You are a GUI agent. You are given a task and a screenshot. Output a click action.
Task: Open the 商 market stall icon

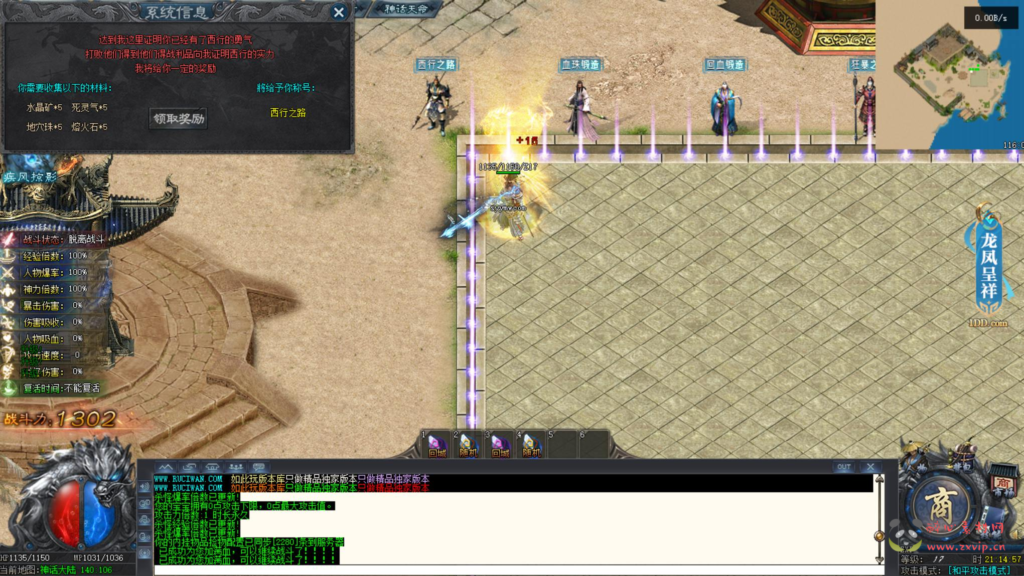(1003, 484)
